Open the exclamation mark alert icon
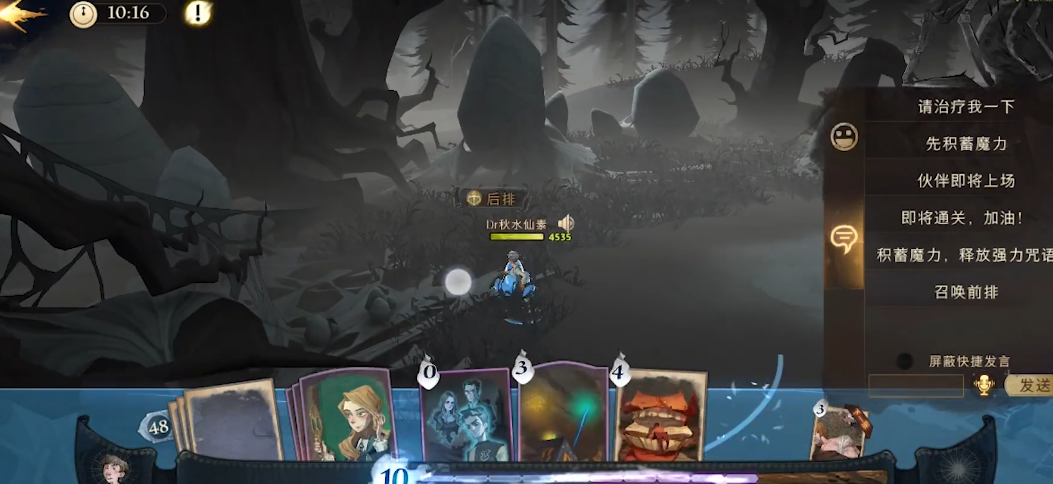This screenshot has height=484, width=1053. point(198,14)
